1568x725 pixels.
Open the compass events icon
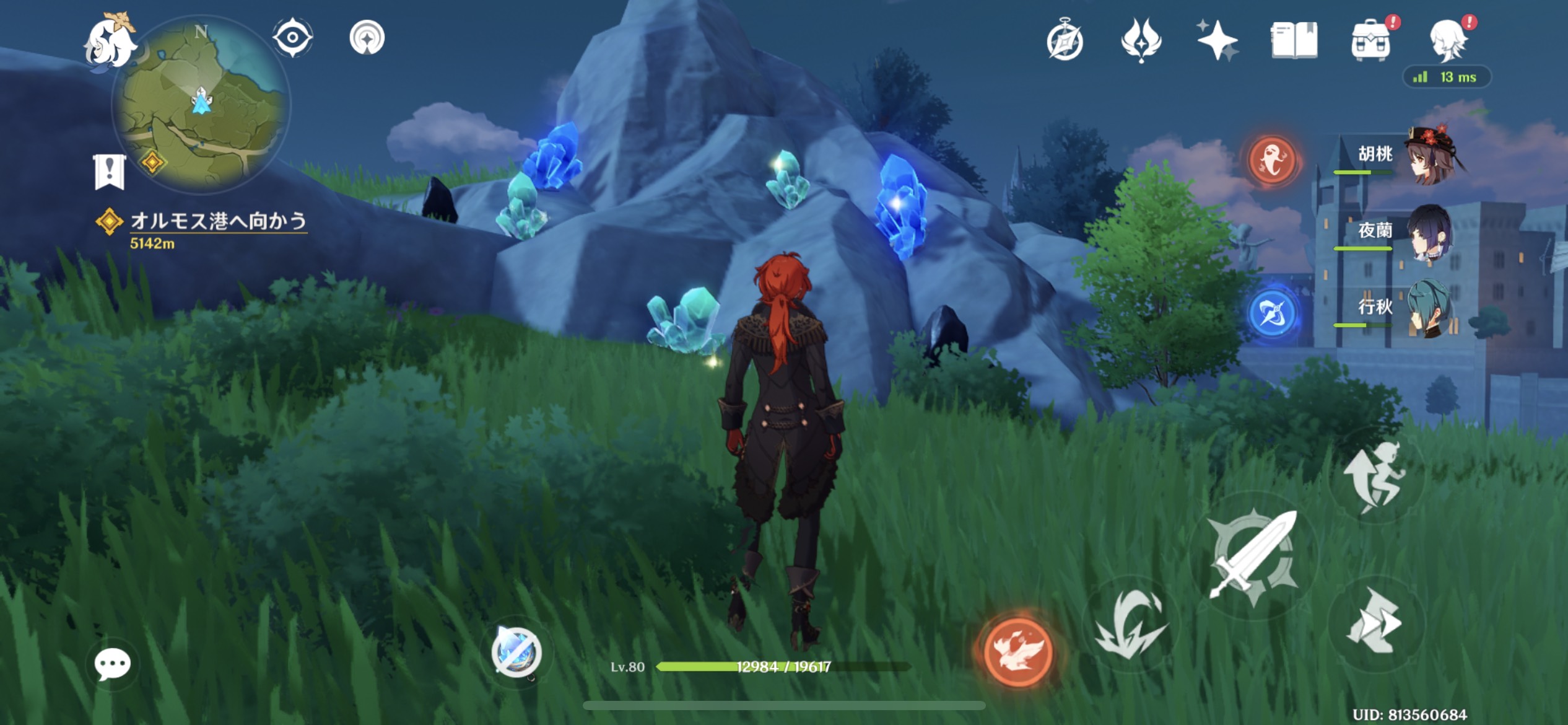click(x=1065, y=41)
